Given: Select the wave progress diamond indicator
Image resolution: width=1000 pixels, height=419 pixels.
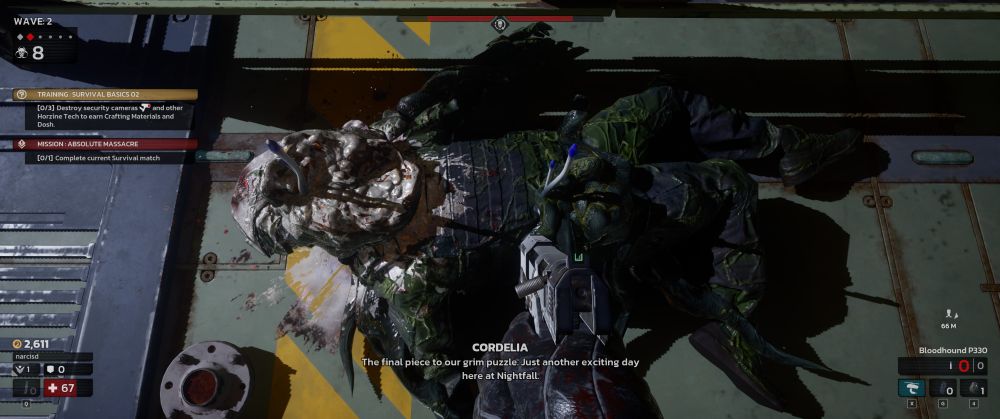Looking at the screenshot, I should pyautogui.click(x=30, y=37).
